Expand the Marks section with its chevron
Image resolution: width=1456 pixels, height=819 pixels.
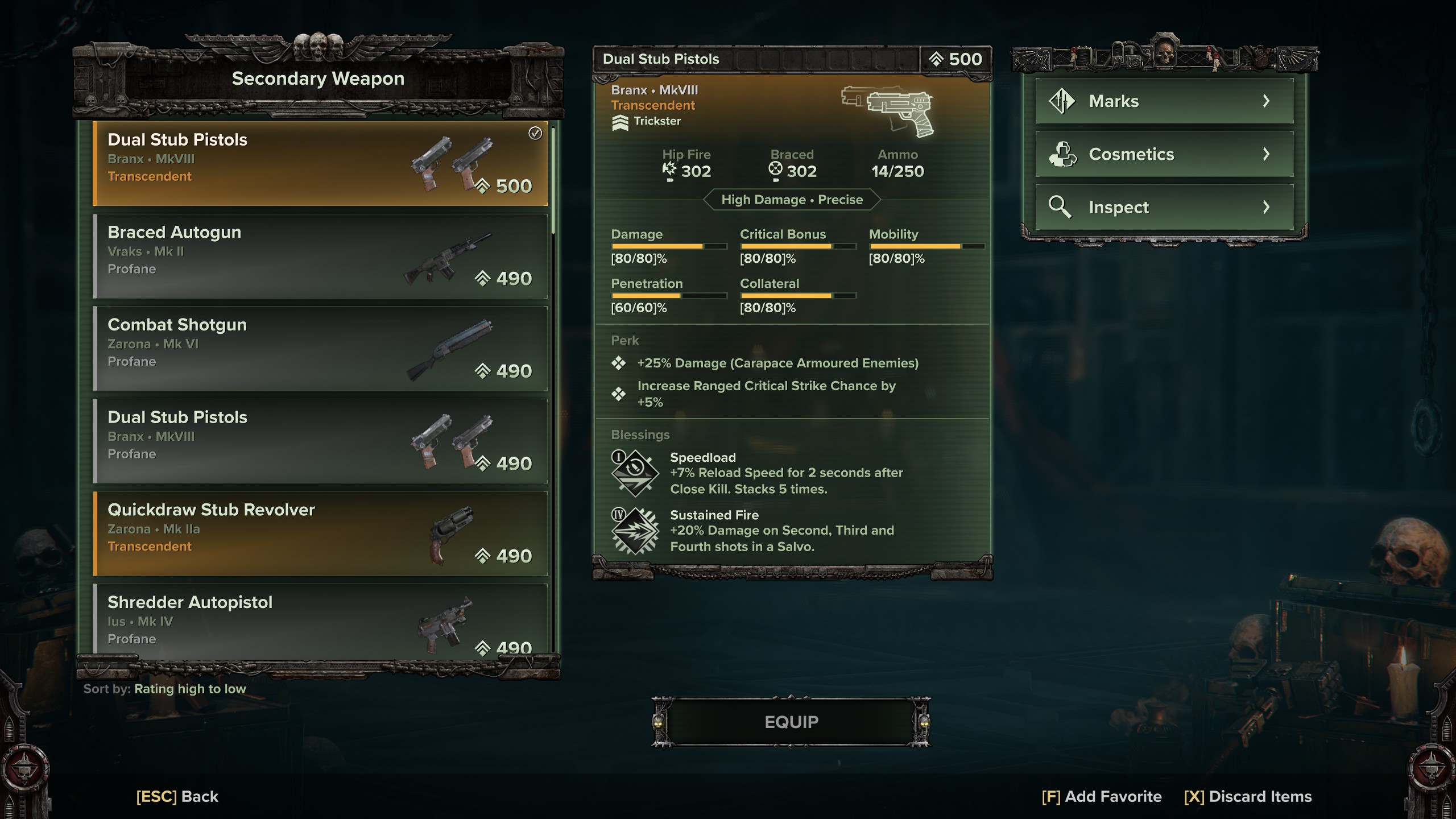point(1268,100)
